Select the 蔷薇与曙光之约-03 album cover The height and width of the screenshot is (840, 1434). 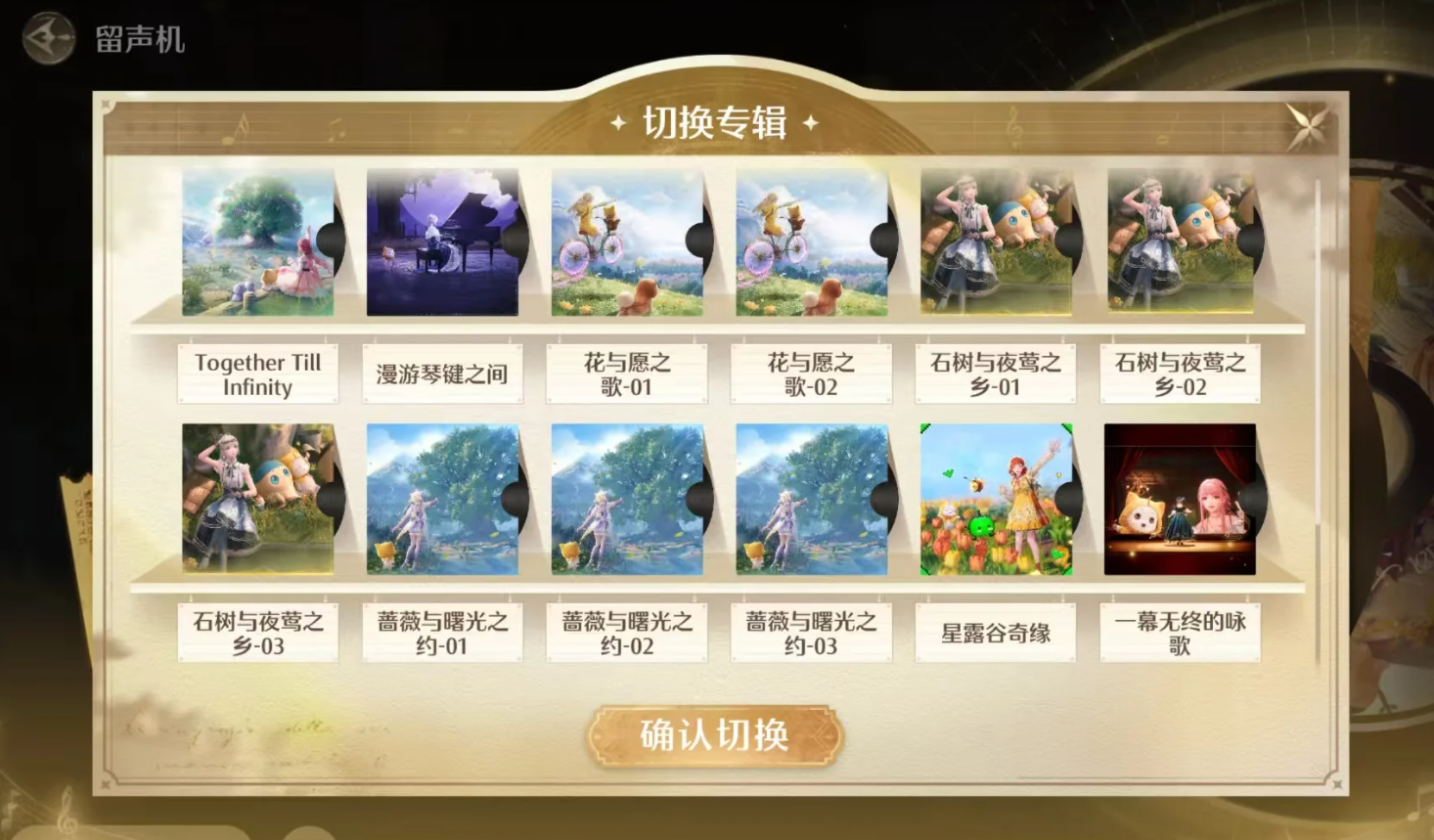pos(810,501)
